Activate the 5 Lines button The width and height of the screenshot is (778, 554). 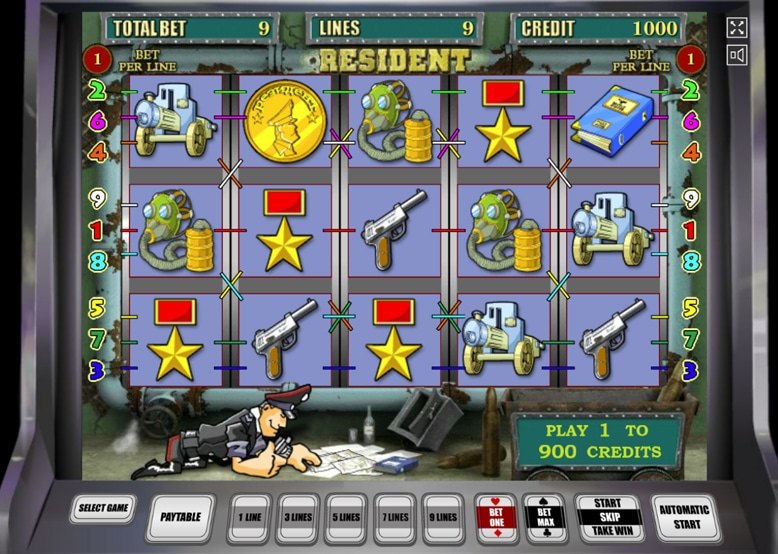[346, 516]
